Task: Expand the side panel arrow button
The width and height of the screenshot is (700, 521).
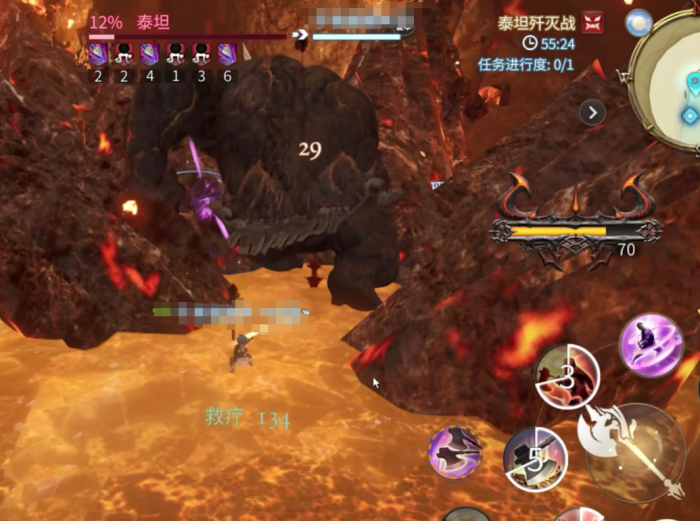Action: click(x=593, y=112)
